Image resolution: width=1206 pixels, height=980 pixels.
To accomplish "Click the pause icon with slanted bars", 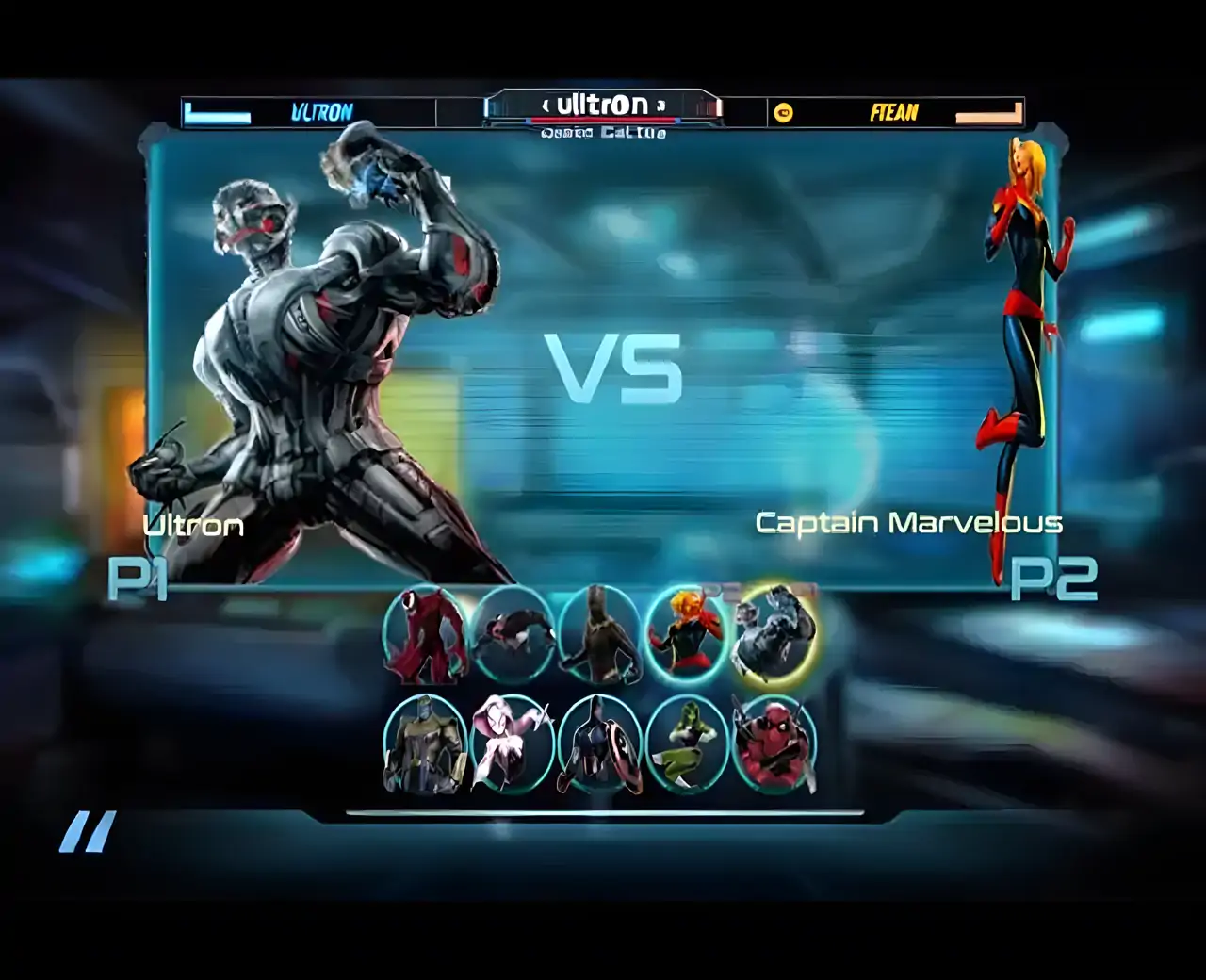I will point(88,832).
